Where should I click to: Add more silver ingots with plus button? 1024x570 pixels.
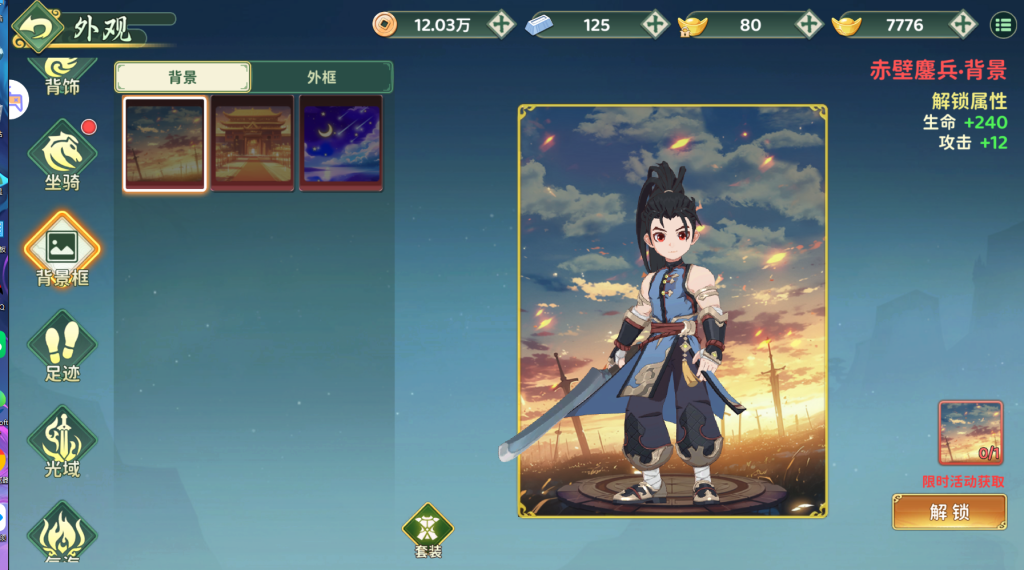(655, 24)
